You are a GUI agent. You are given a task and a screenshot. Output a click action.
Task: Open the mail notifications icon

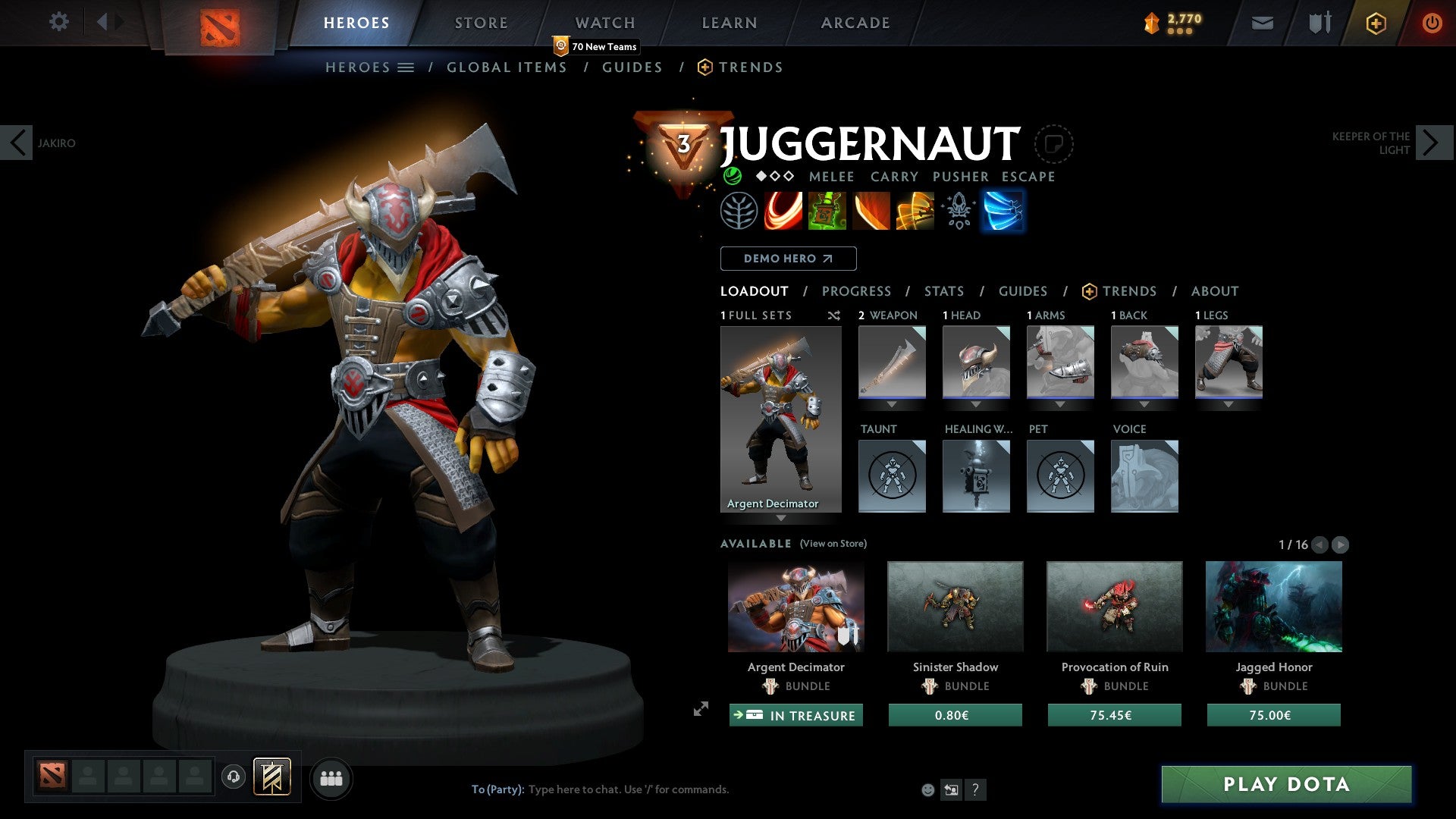(x=1263, y=23)
